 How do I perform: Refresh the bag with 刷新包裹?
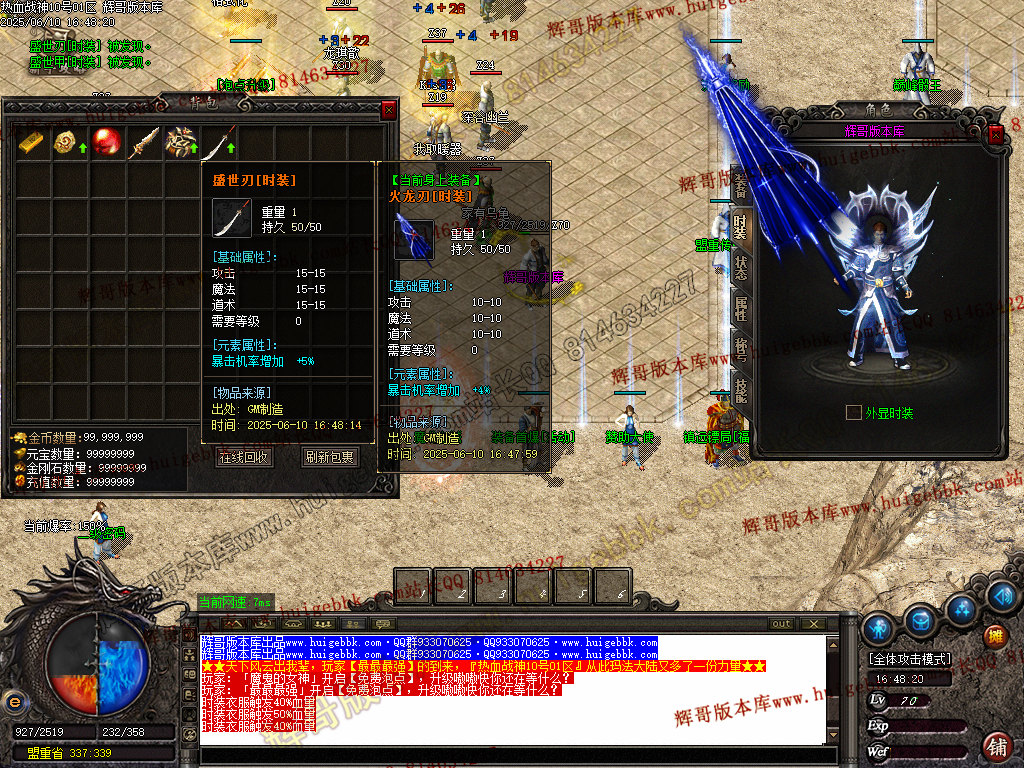(329, 457)
